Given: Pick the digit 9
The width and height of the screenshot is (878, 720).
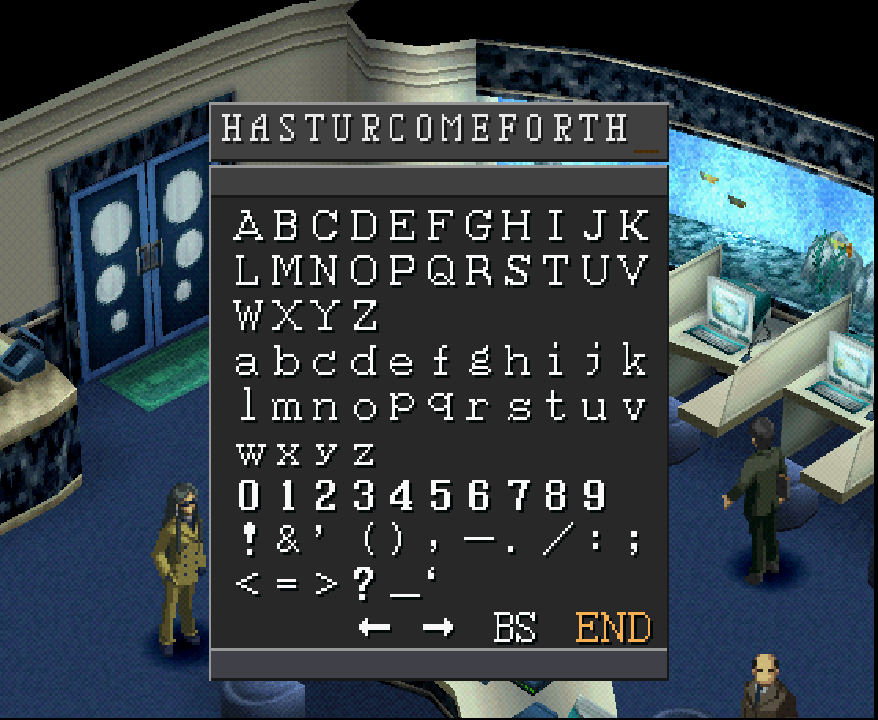Looking at the screenshot, I should click(594, 497).
